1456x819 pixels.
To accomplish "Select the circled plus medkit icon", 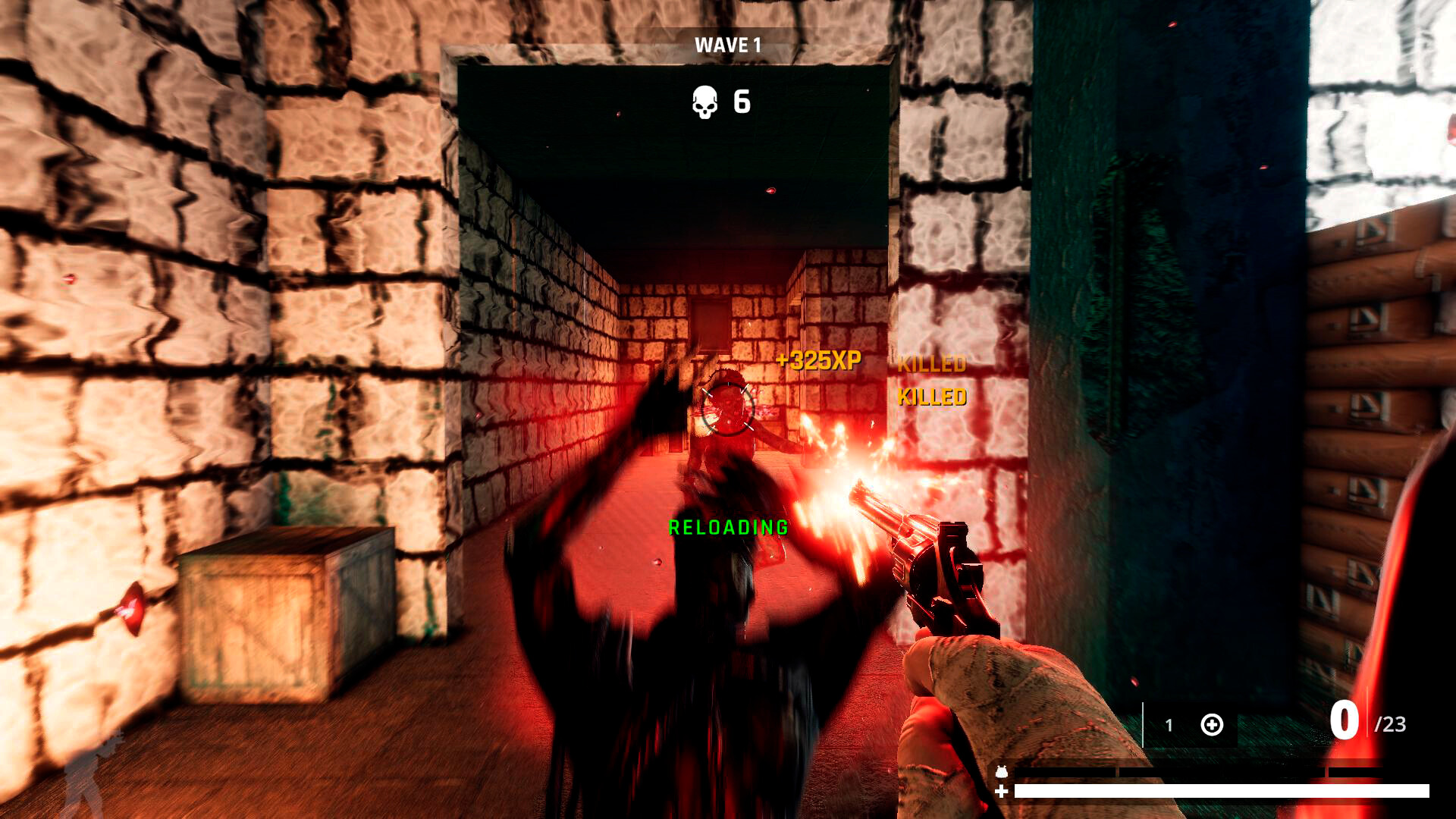I will [1212, 725].
